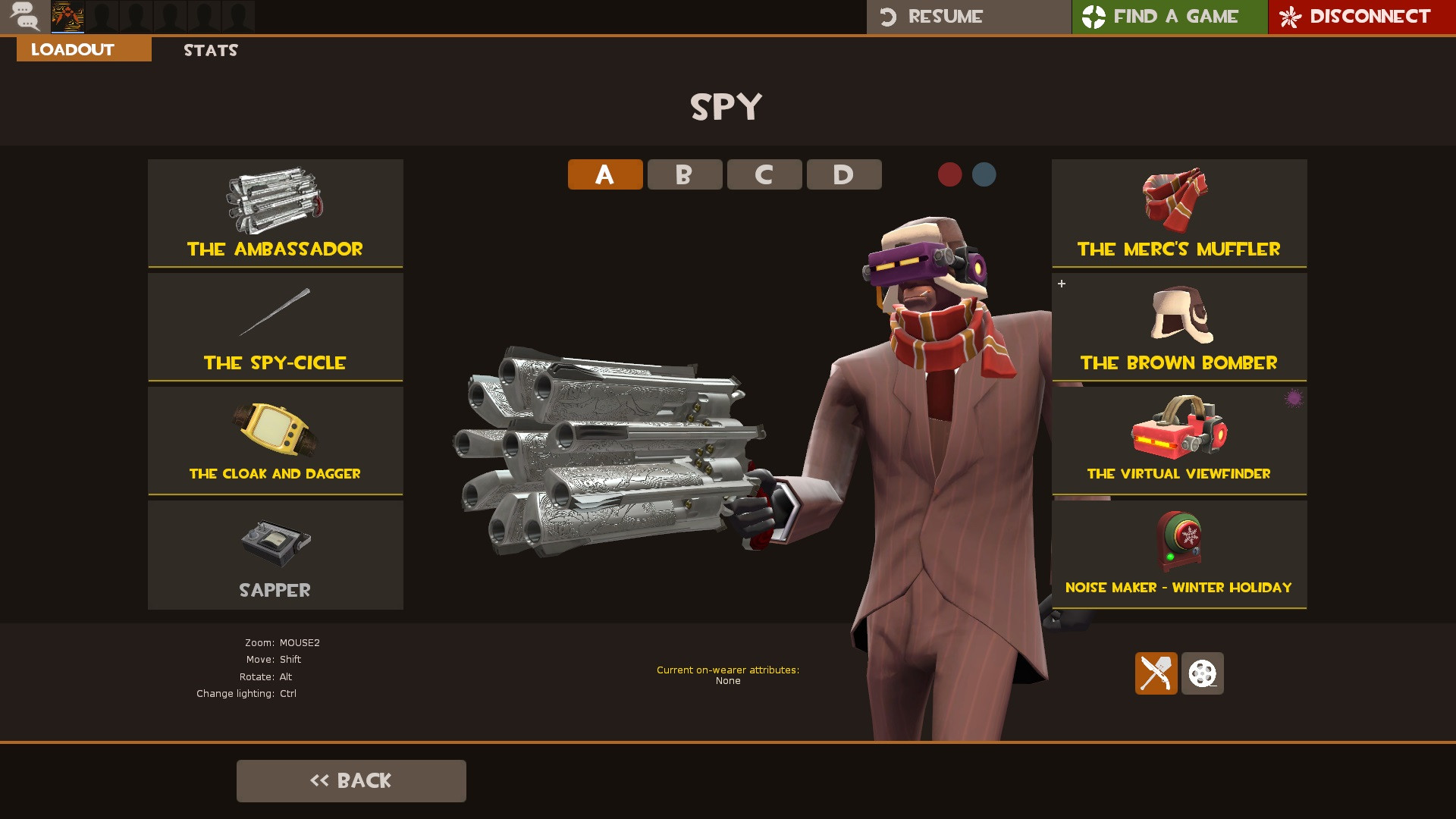Open the film reel taunt icon
The width and height of the screenshot is (1456, 819).
[1203, 673]
